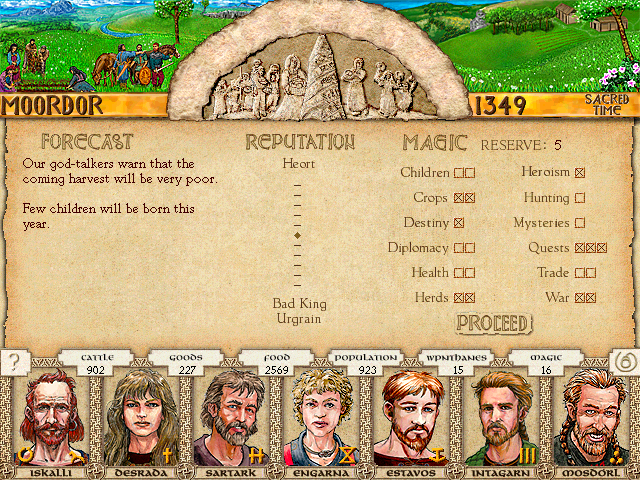Select advisor Iskalli's portrait
640x480 pixels.
(47, 418)
